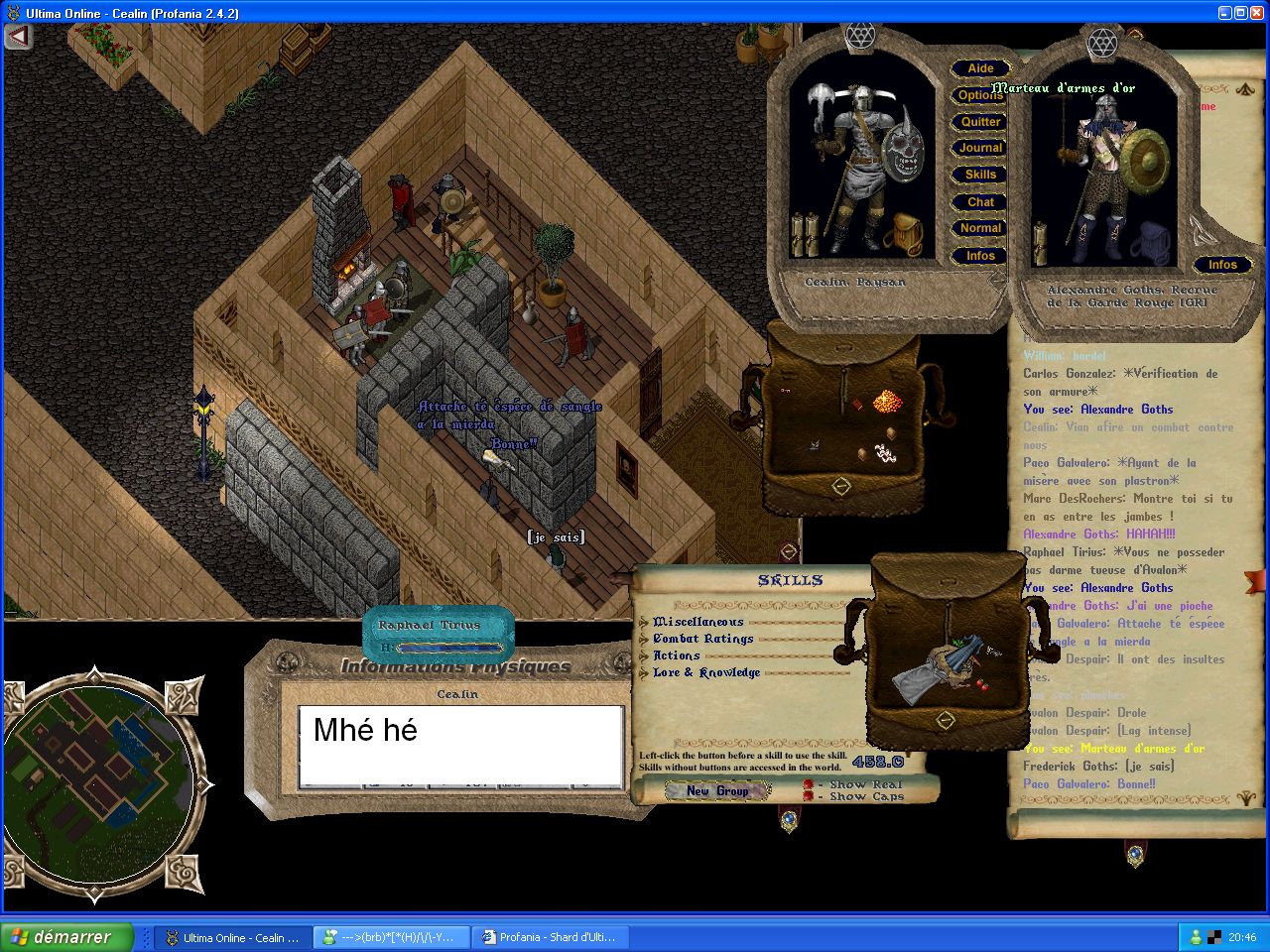Close the Ultima Online window
Image resolution: width=1270 pixels, height=952 pixels.
1254,13
